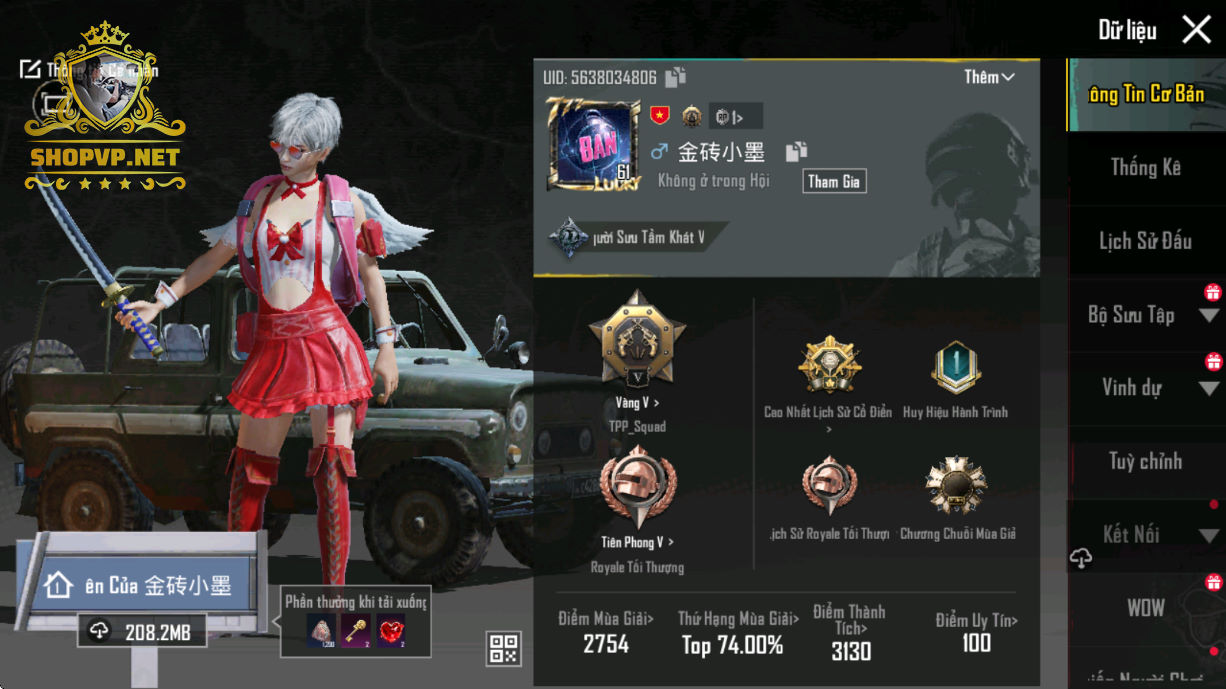Open the Thống Kê statistics tab
This screenshot has width=1226, height=689.
click(x=1145, y=168)
